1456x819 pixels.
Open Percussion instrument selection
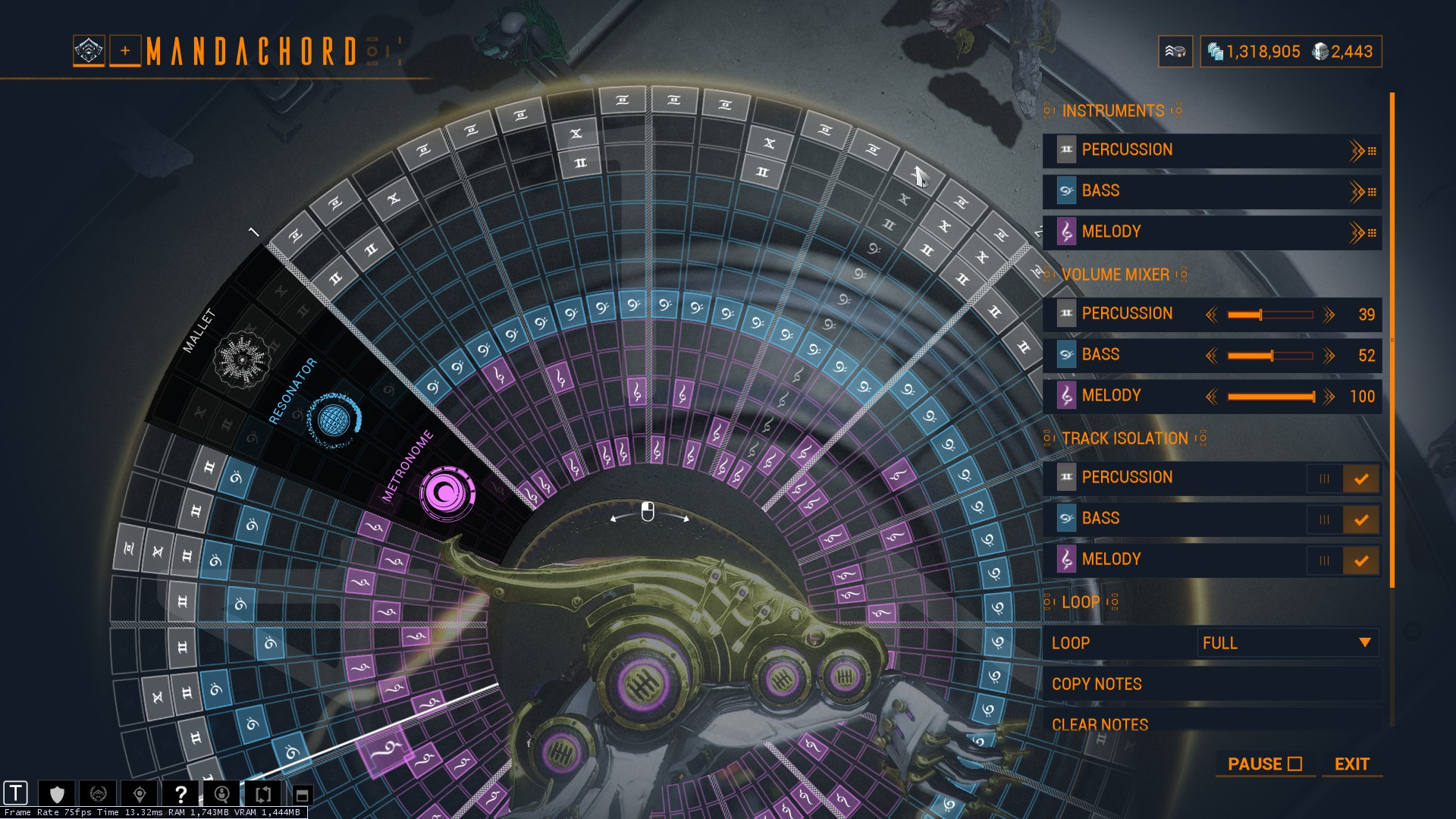(1211, 150)
